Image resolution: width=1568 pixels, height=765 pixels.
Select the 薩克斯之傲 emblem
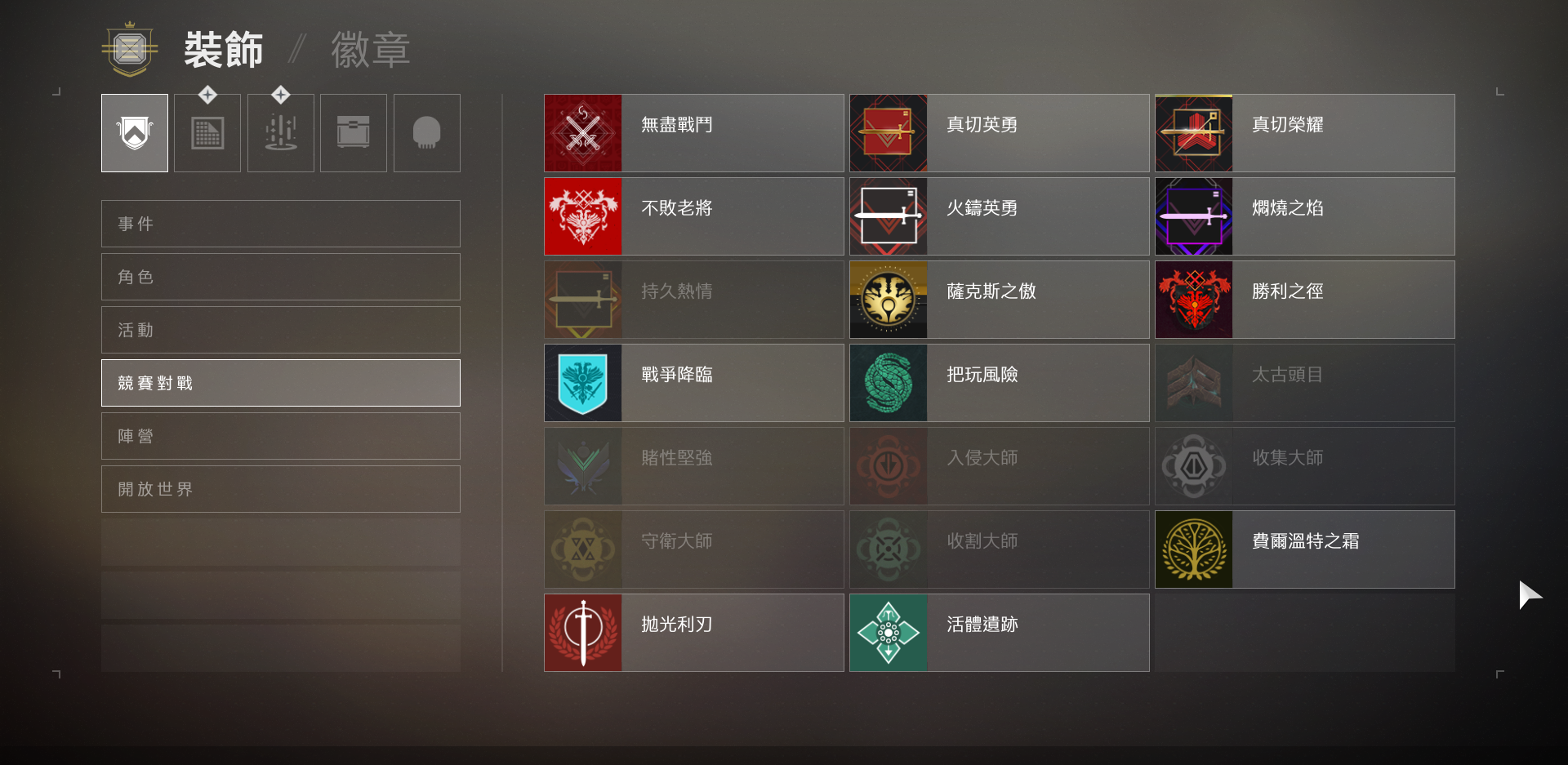tap(998, 299)
